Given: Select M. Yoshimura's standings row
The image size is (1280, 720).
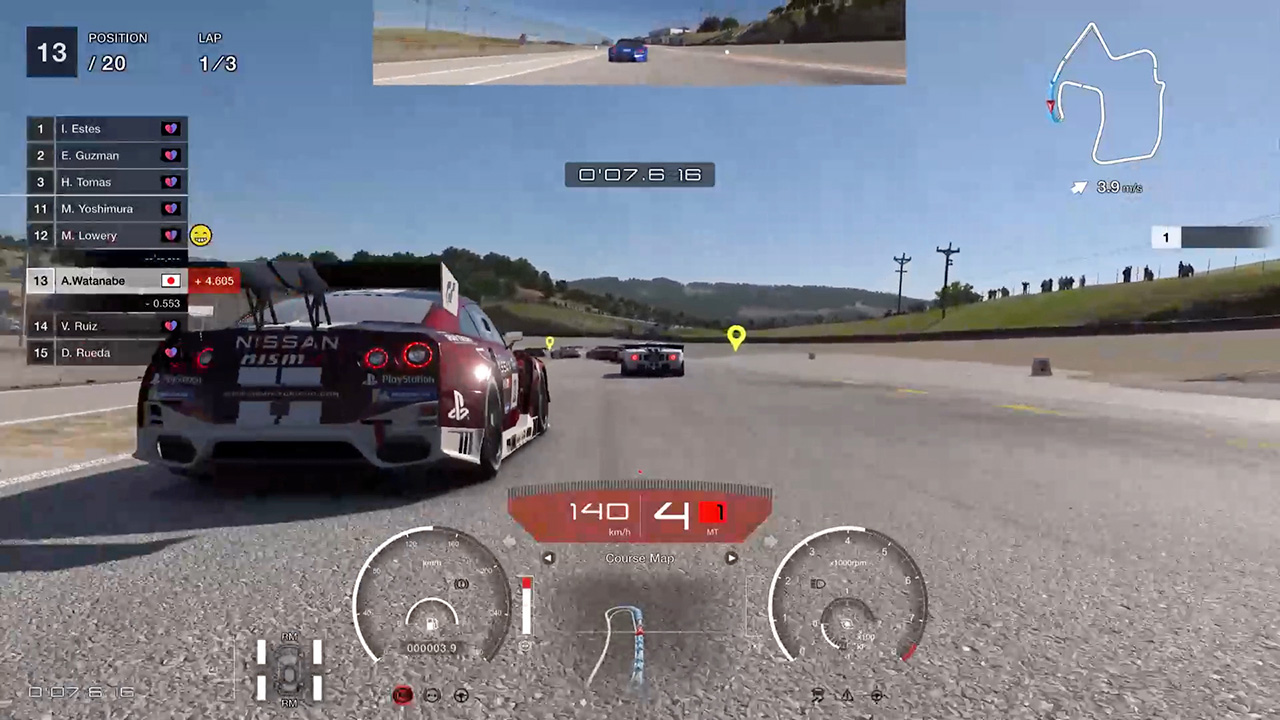Looking at the screenshot, I should tap(106, 209).
